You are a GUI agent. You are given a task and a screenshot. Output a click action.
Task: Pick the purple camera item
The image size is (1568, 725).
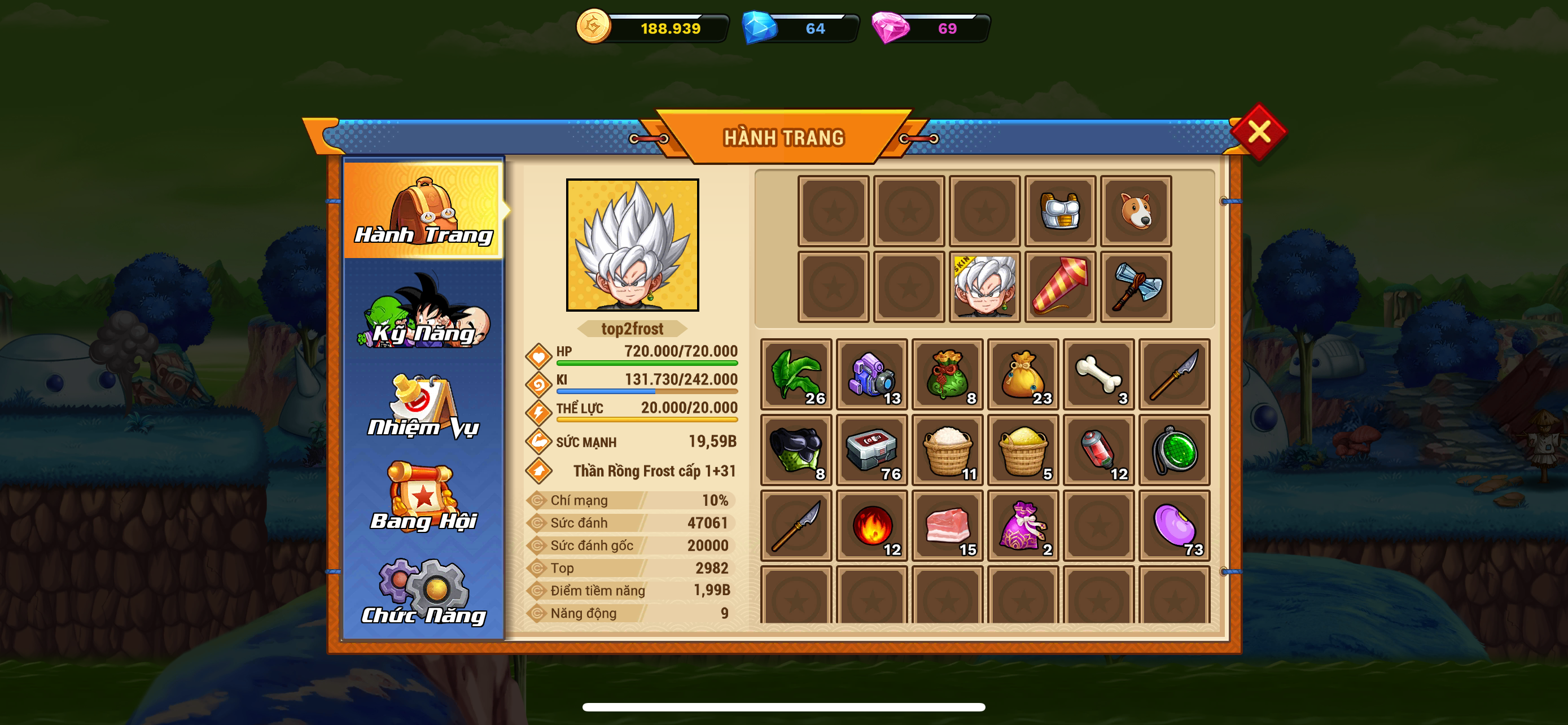871,374
